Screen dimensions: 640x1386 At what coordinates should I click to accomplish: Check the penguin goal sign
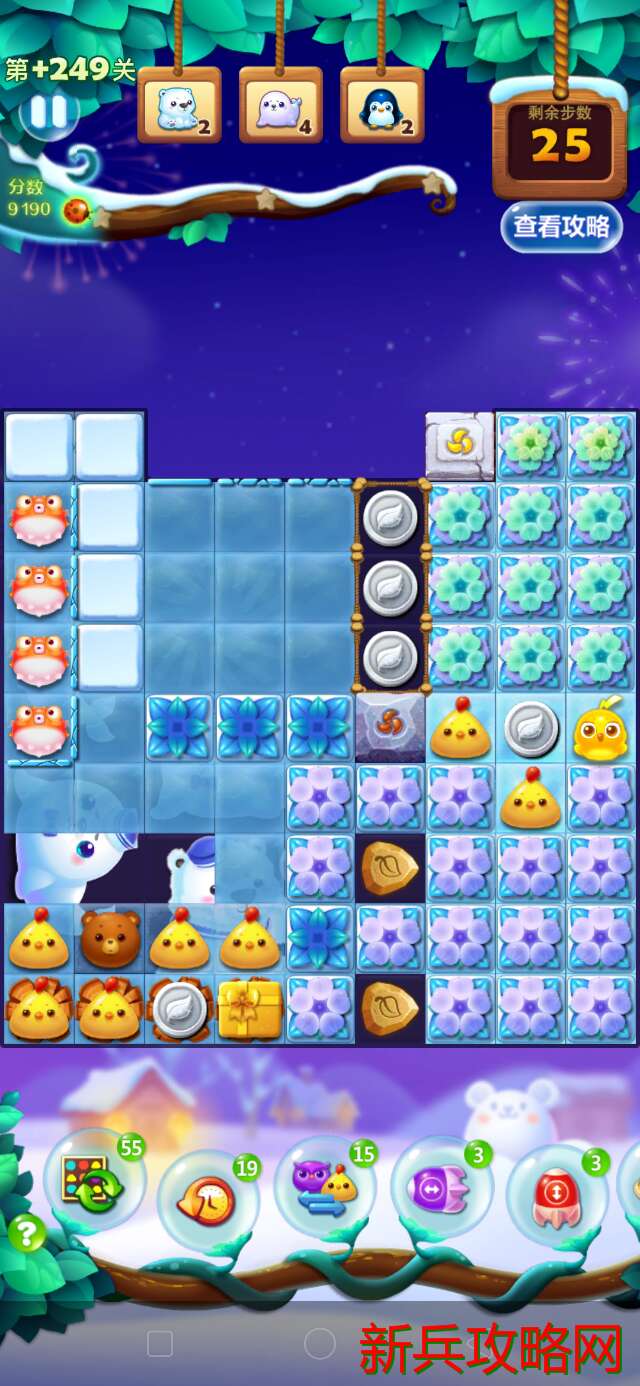pos(382,107)
